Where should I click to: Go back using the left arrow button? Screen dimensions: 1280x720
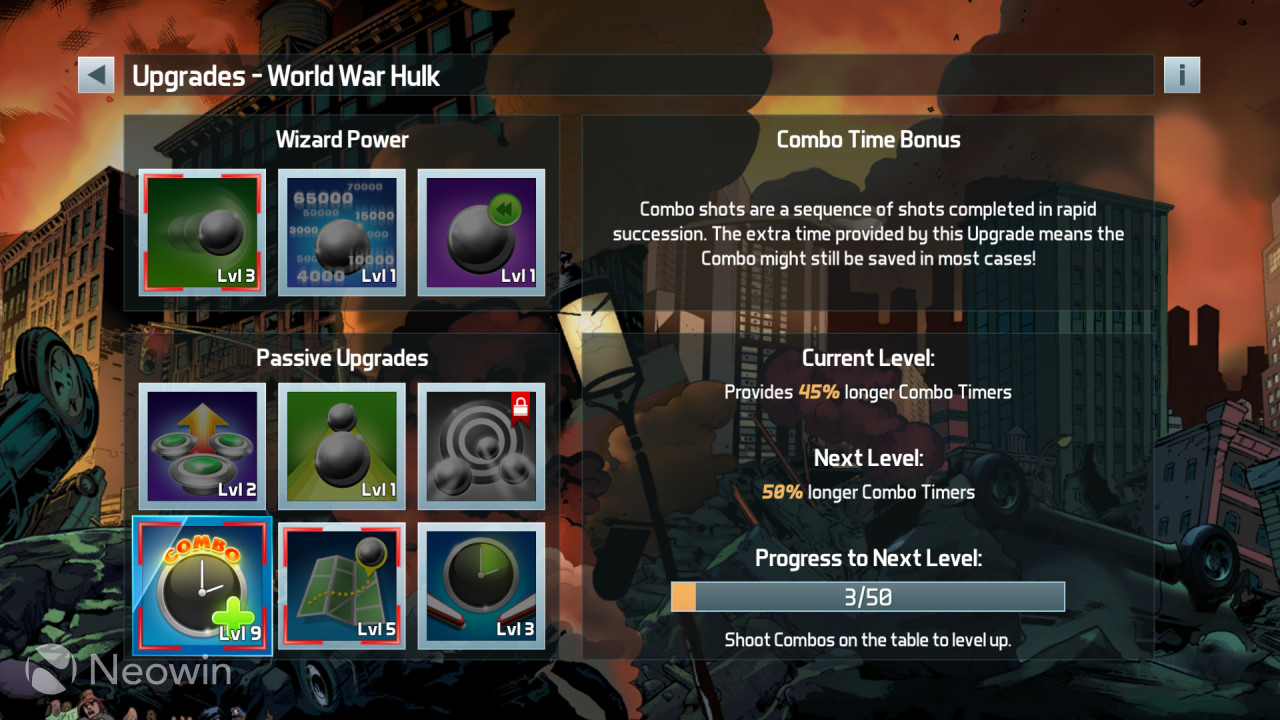point(96,75)
